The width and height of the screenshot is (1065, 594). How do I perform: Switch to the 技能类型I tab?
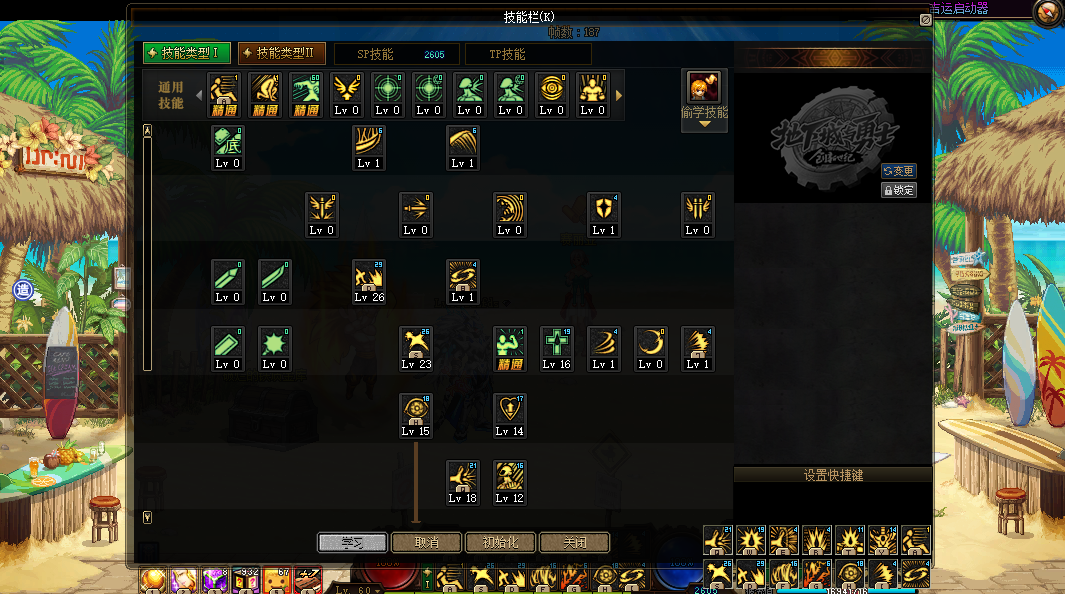(x=187, y=53)
